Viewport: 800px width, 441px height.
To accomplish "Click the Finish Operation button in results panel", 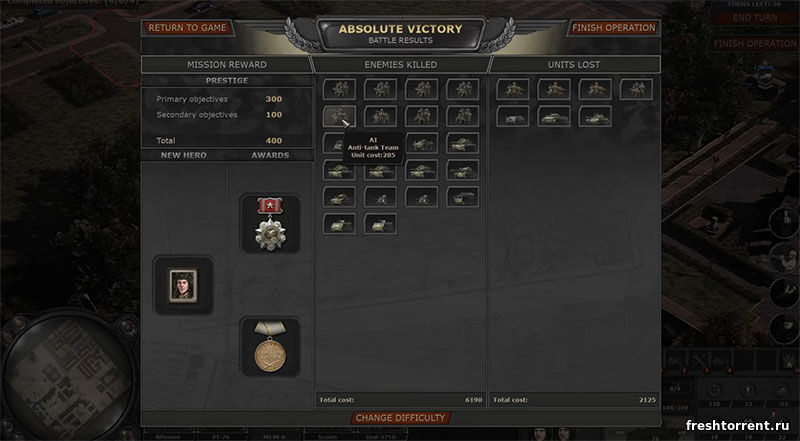I will tap(614, 28).
